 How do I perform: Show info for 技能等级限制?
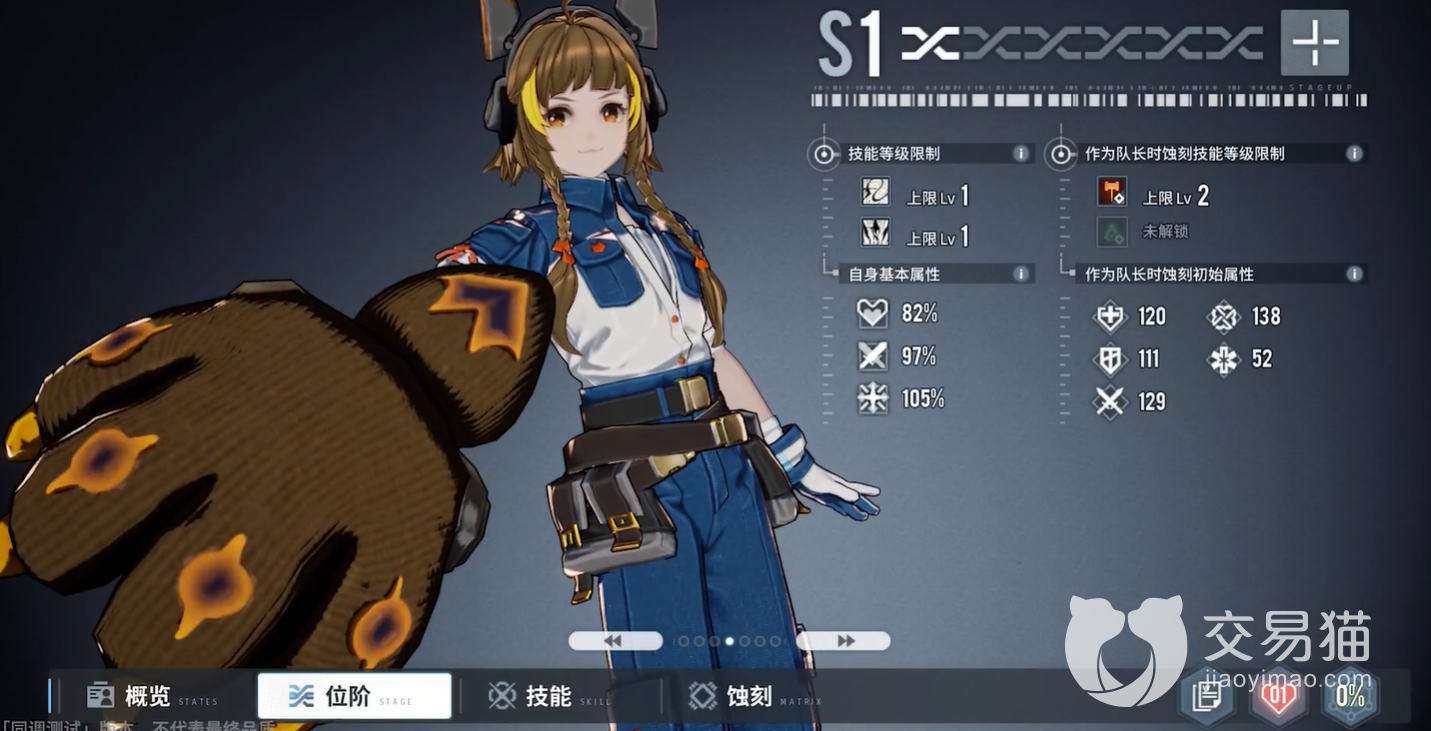[1020, 154]
